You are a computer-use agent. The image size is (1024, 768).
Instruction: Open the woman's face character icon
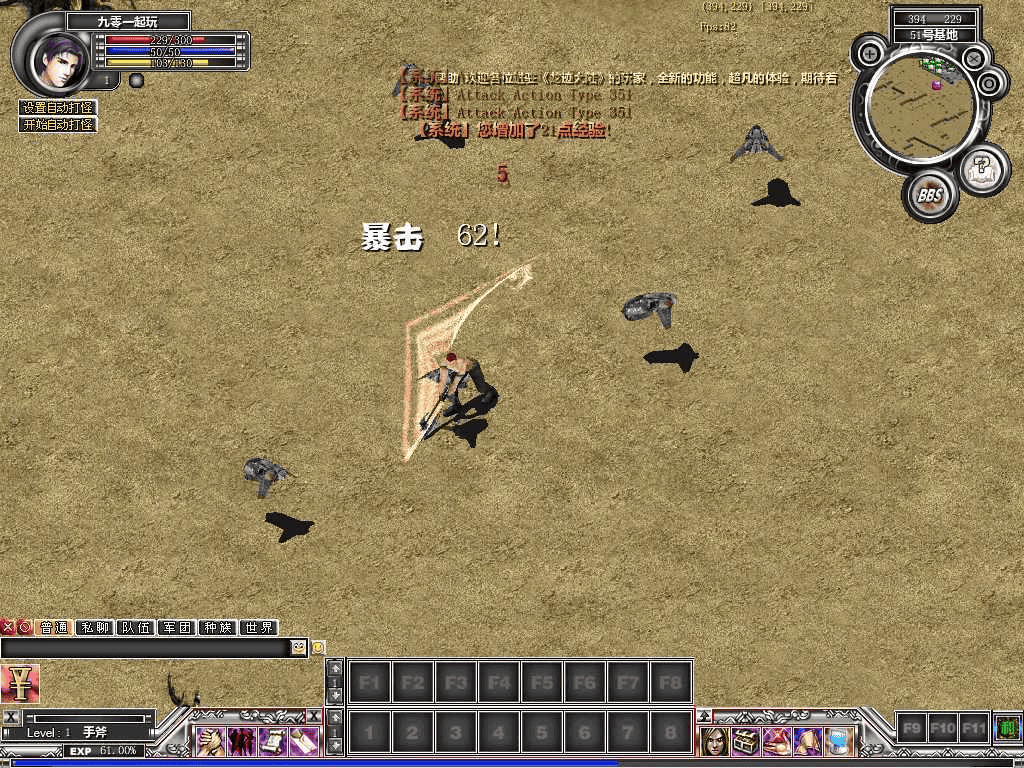click(714, 741)
